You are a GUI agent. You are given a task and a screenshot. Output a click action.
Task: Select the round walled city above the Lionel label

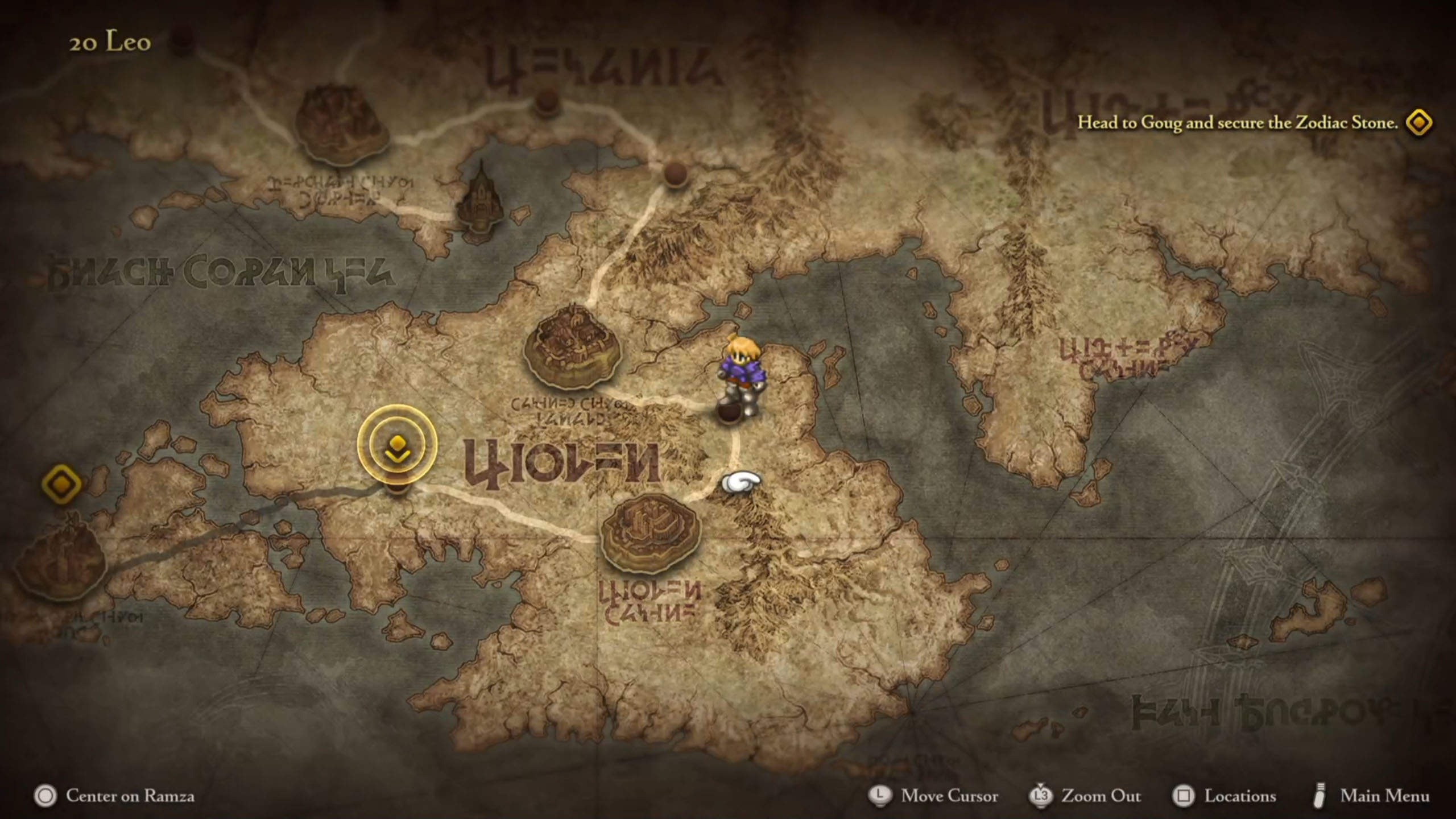(x=572, y=346)
